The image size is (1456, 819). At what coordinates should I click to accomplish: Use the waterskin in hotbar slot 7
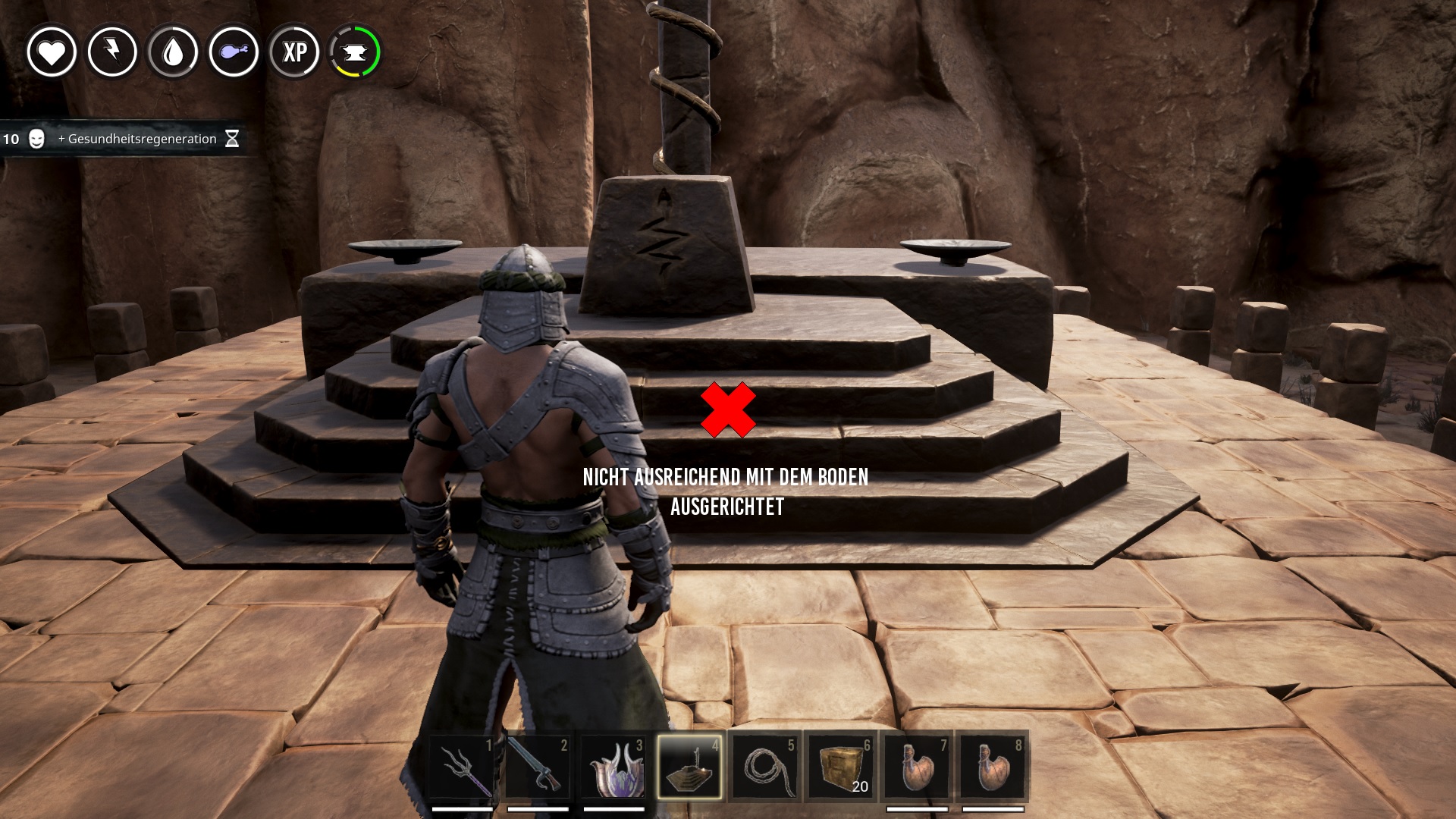[917, 767]
